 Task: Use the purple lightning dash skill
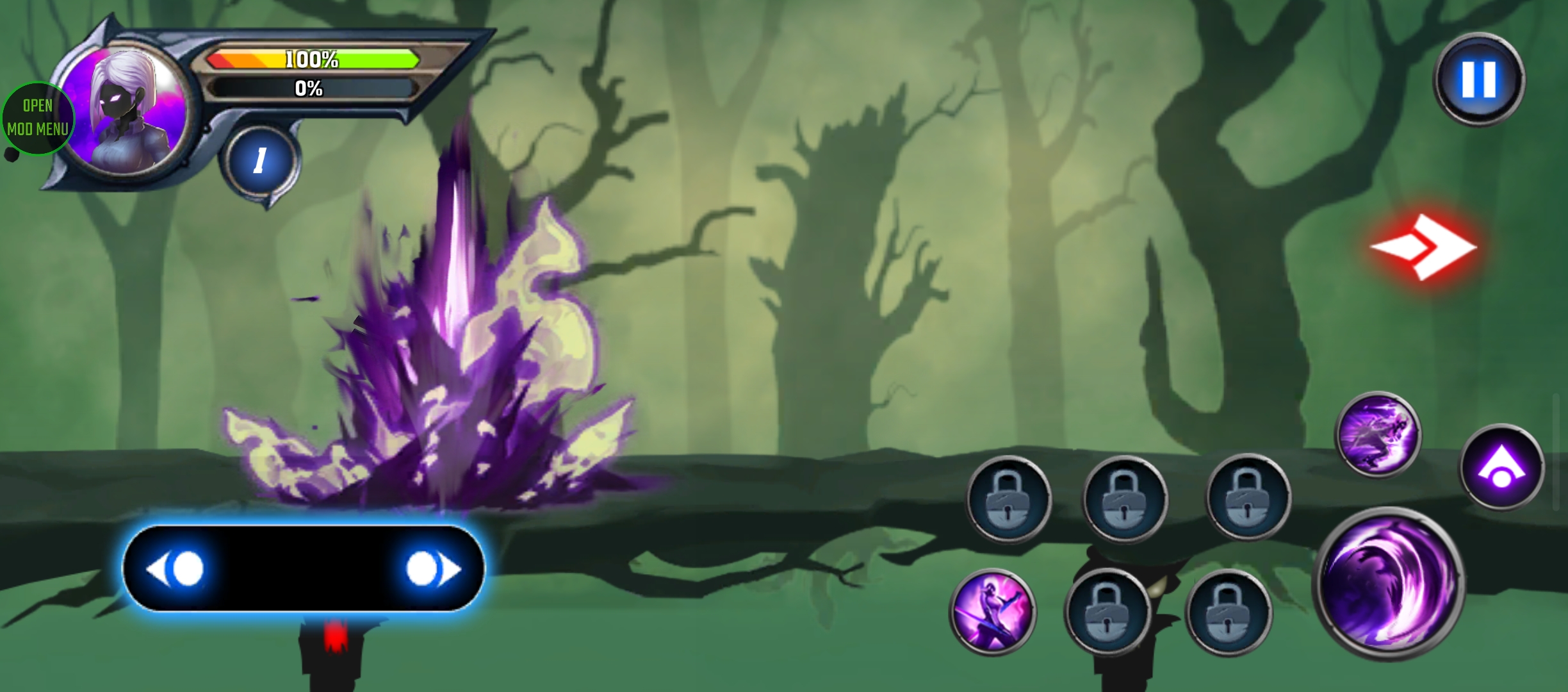(x=1378, y=434)
